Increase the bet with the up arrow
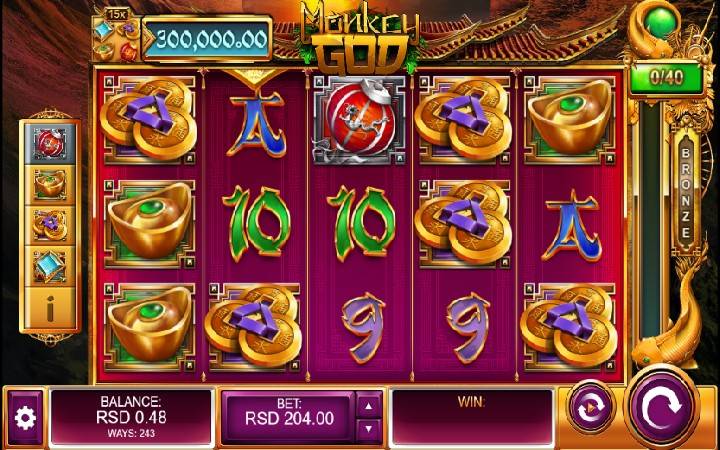 point(369,404)
